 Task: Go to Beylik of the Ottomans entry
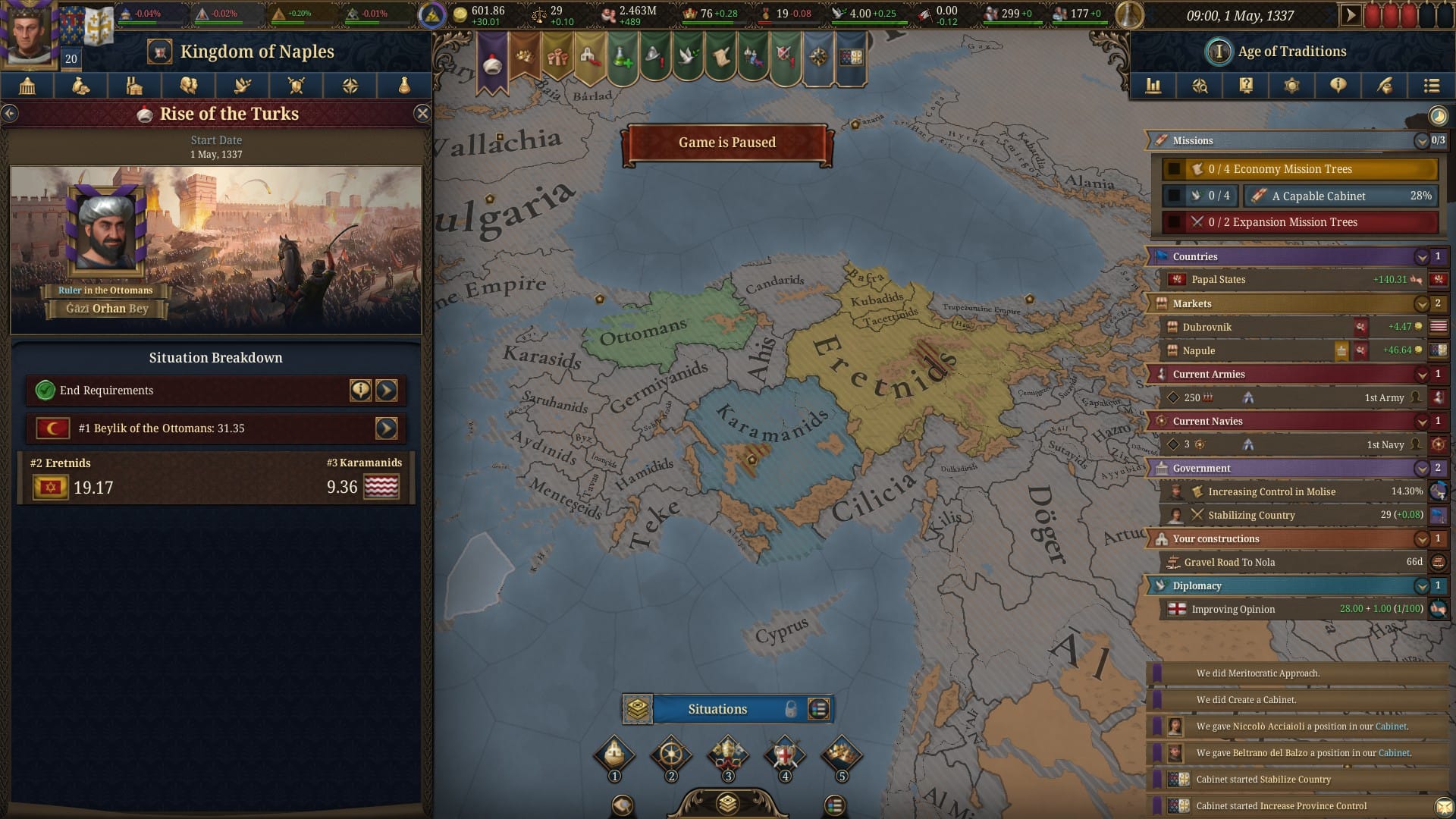click(x=386, y=428)
